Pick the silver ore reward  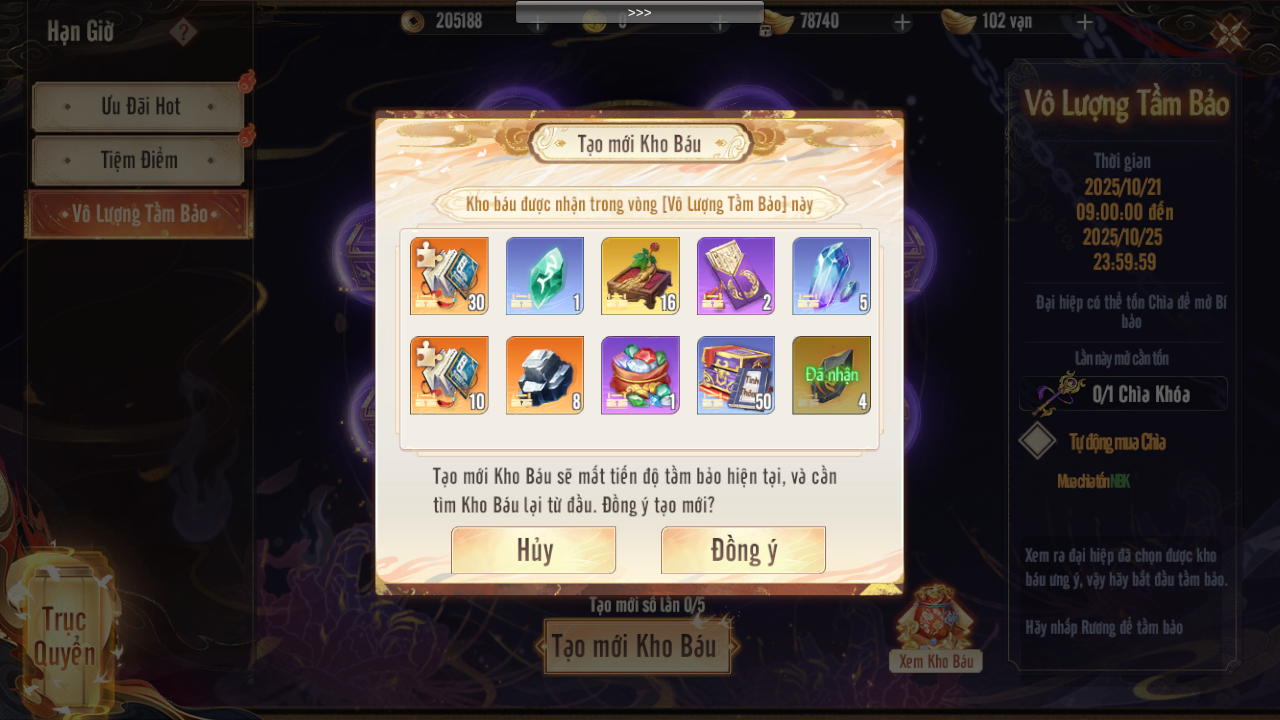coord(545,375)
